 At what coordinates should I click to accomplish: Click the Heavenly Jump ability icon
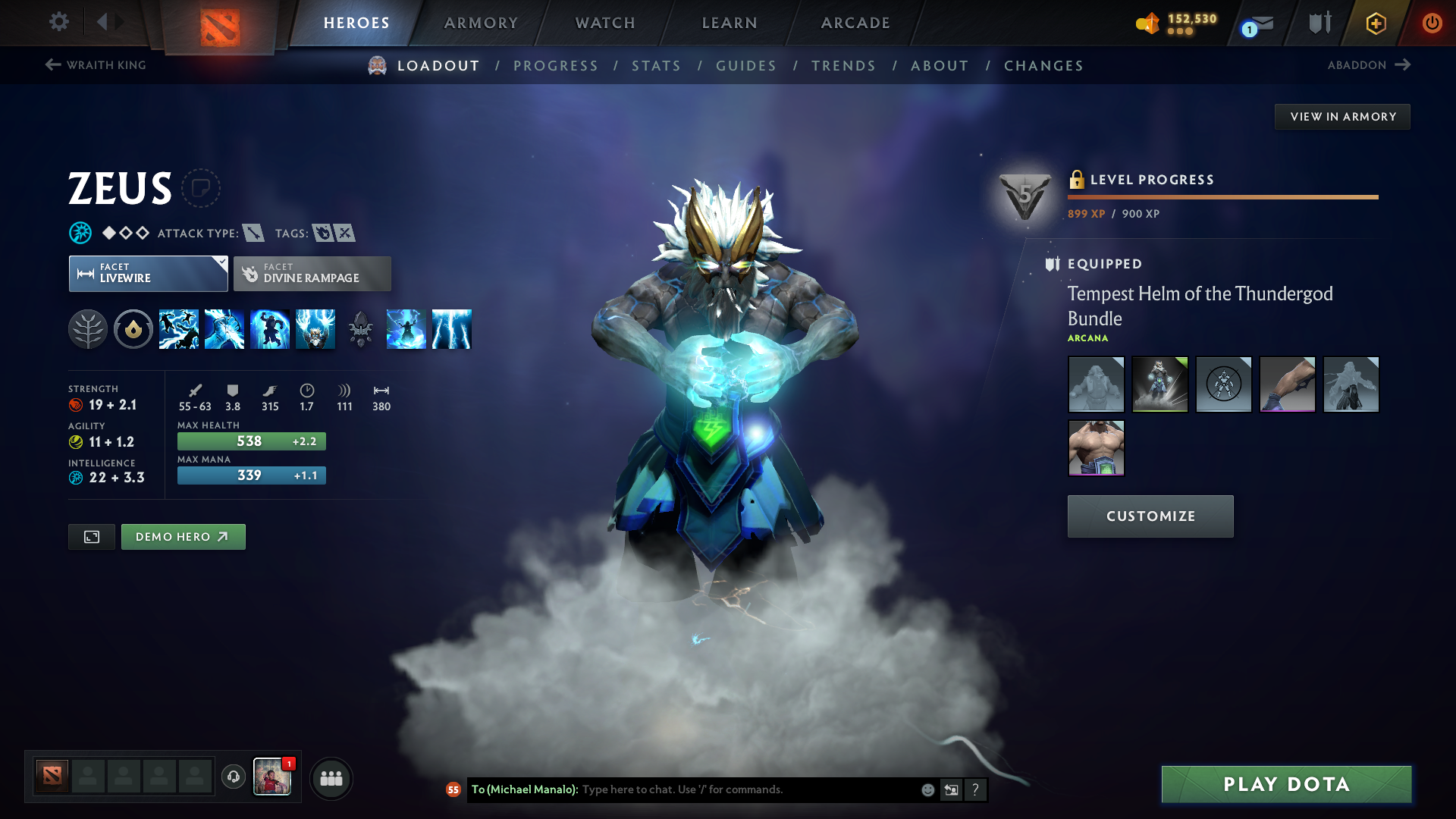(270, 329)
